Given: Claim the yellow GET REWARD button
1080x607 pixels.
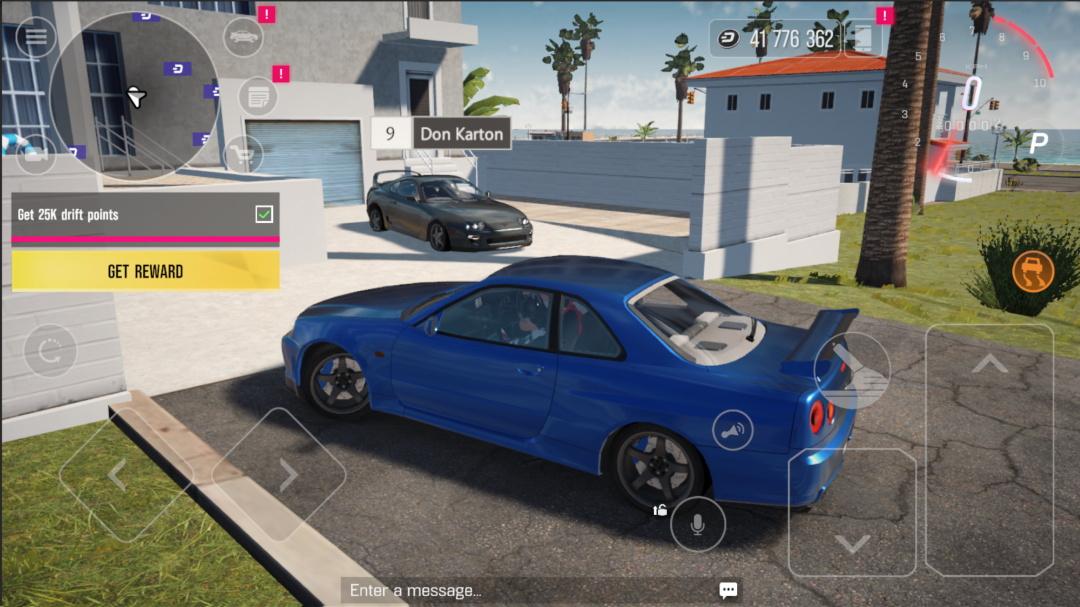Looking at the screenshot, I should 145,271.
